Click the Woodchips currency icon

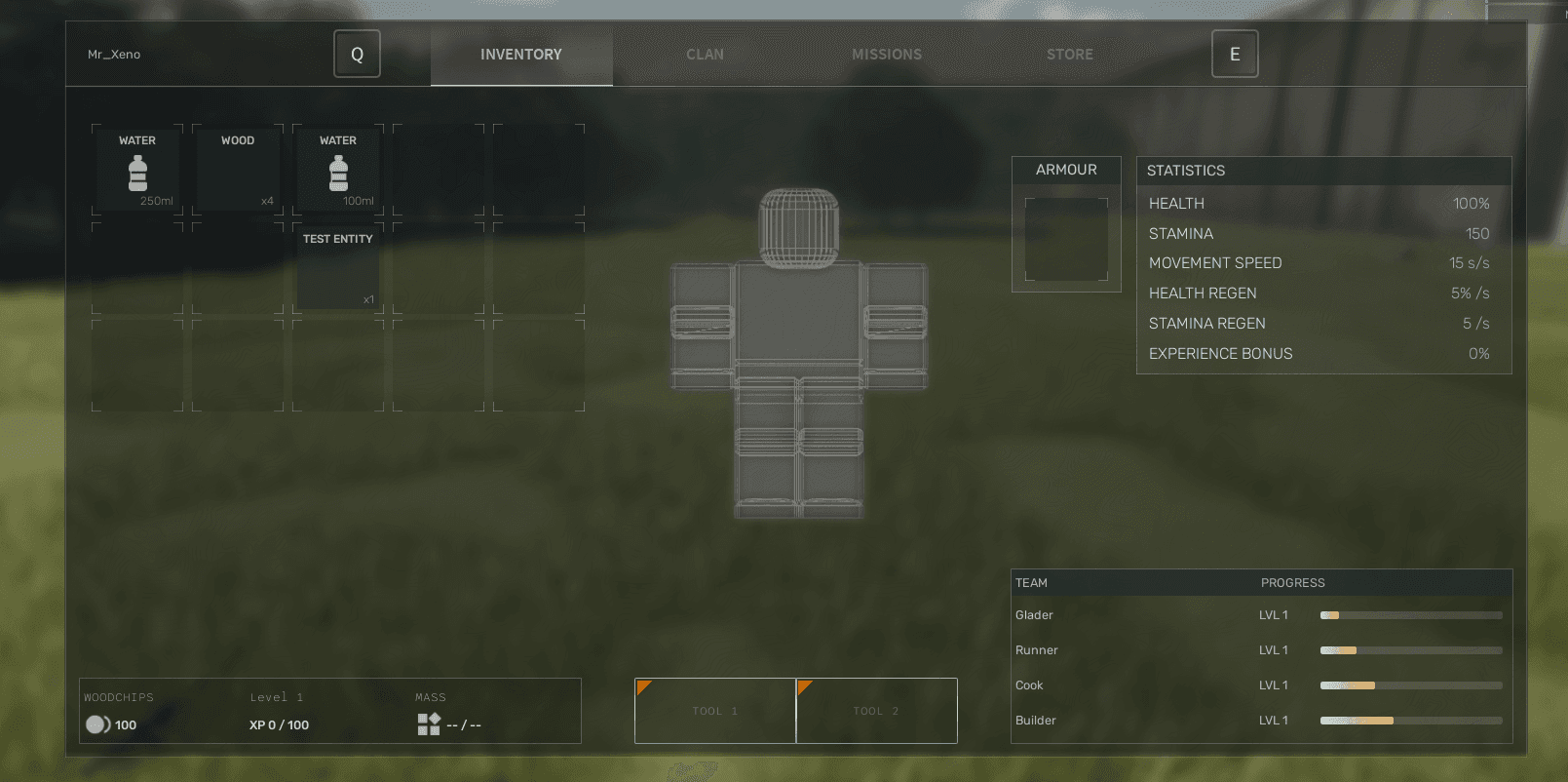click(x=96, y=724)
